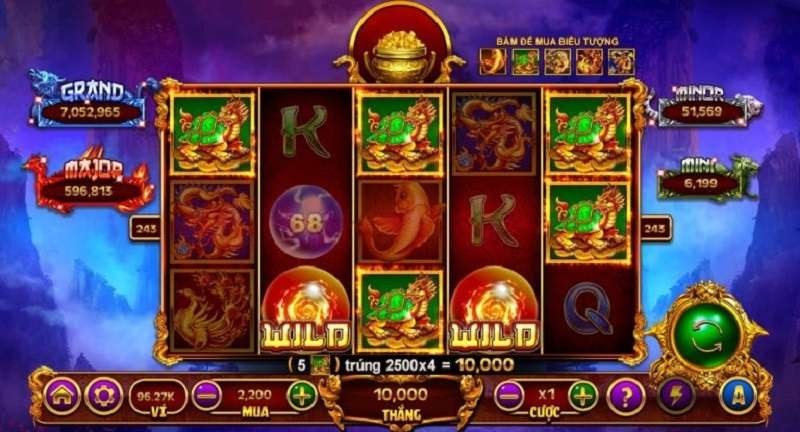Lower the CƯỢC bet multiplier

click(510, 395)
